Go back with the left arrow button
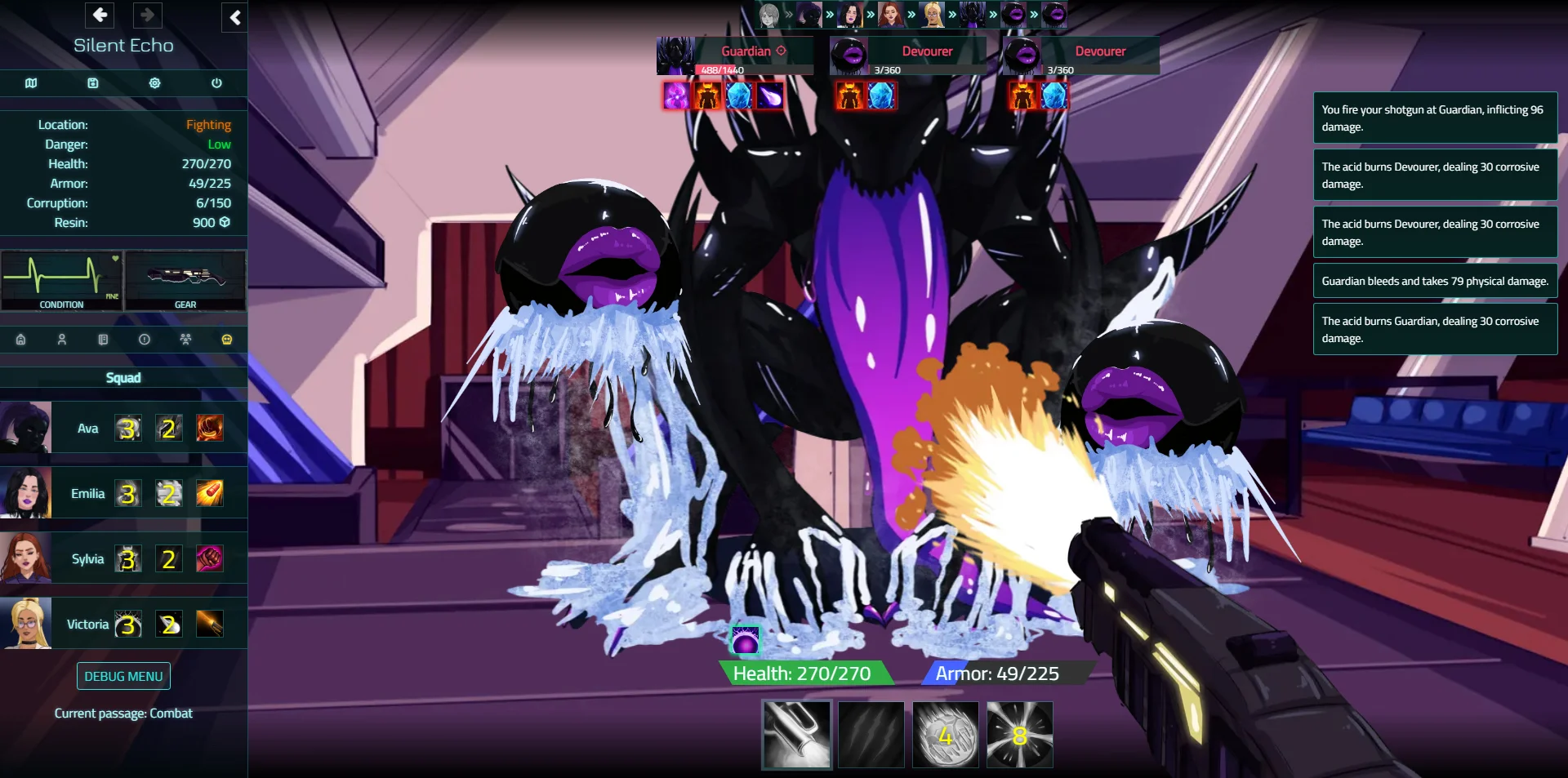Viewport: 1568px width, 778px height. [100, 15]
